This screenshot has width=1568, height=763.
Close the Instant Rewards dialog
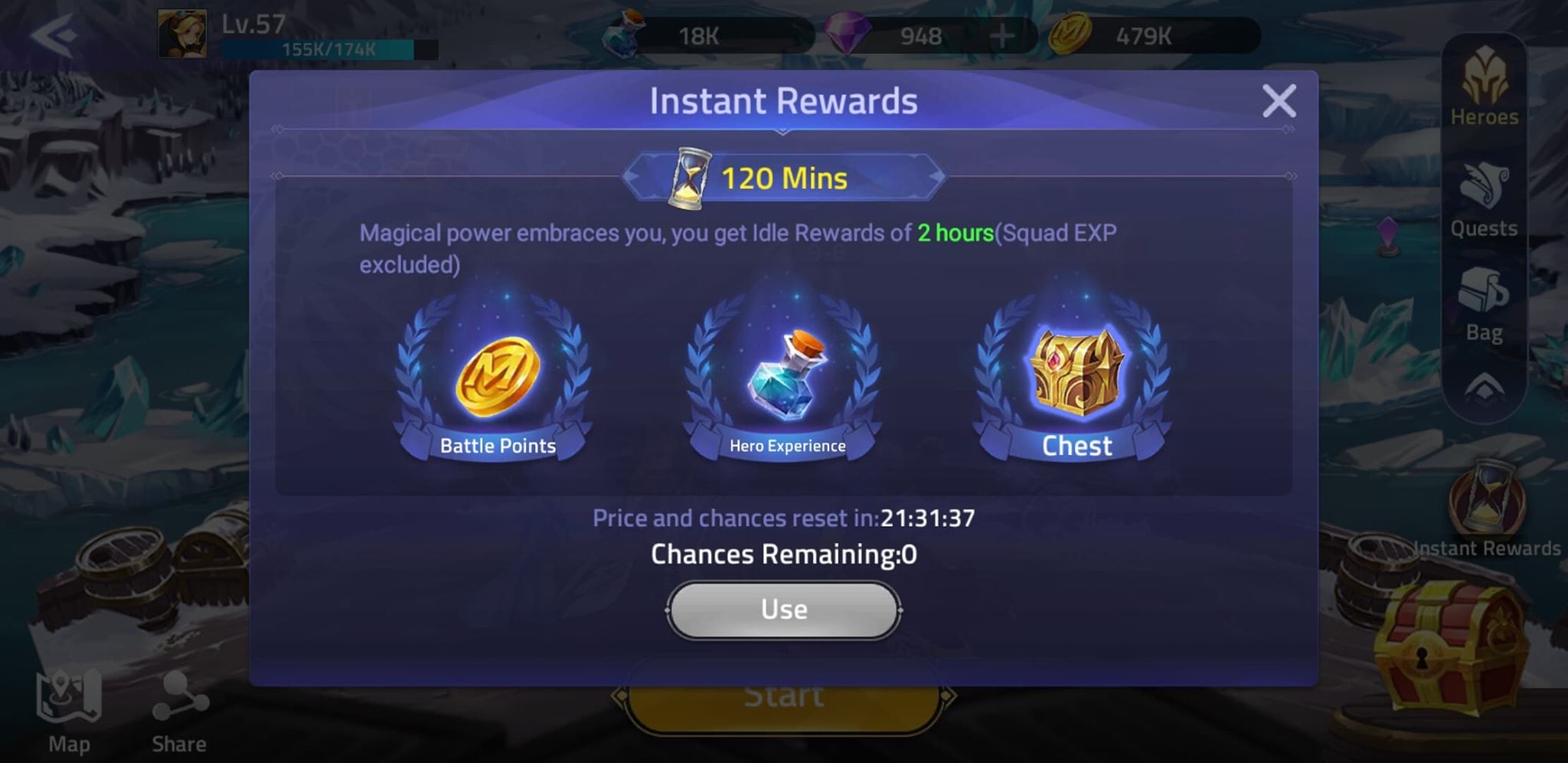1279,102
